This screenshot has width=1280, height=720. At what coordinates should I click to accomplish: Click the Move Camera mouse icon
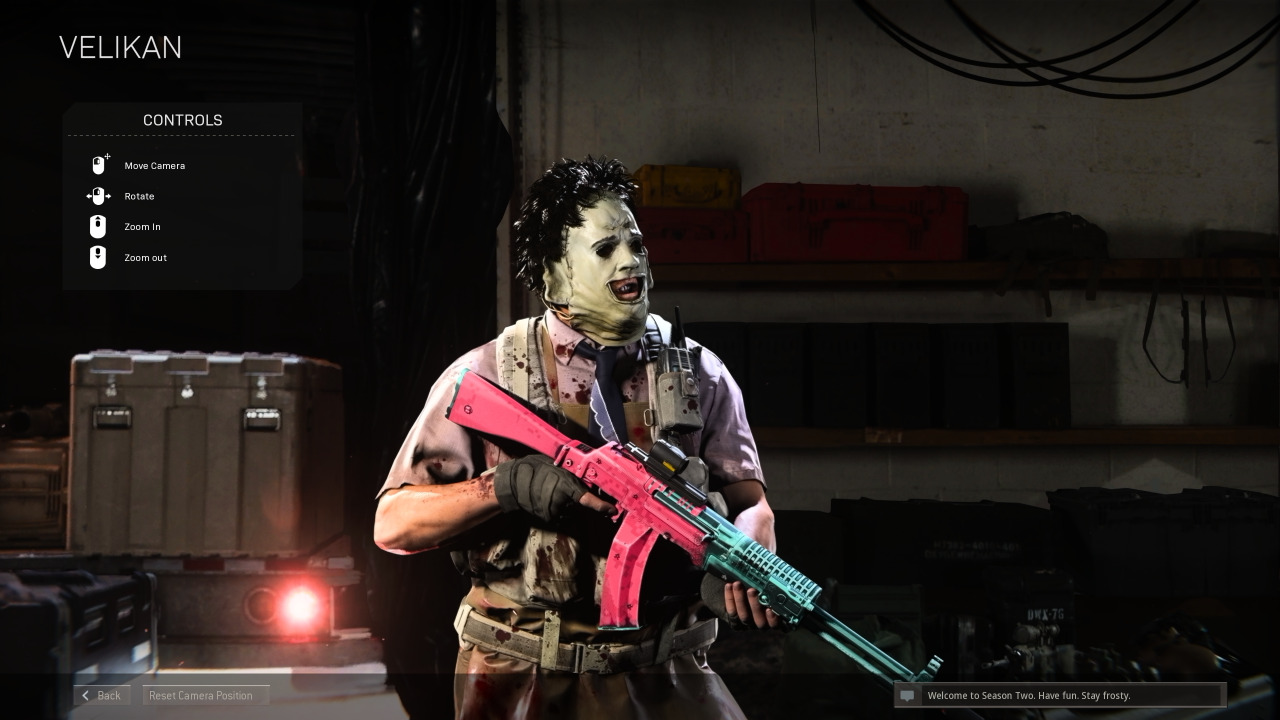tap(97, 164)
